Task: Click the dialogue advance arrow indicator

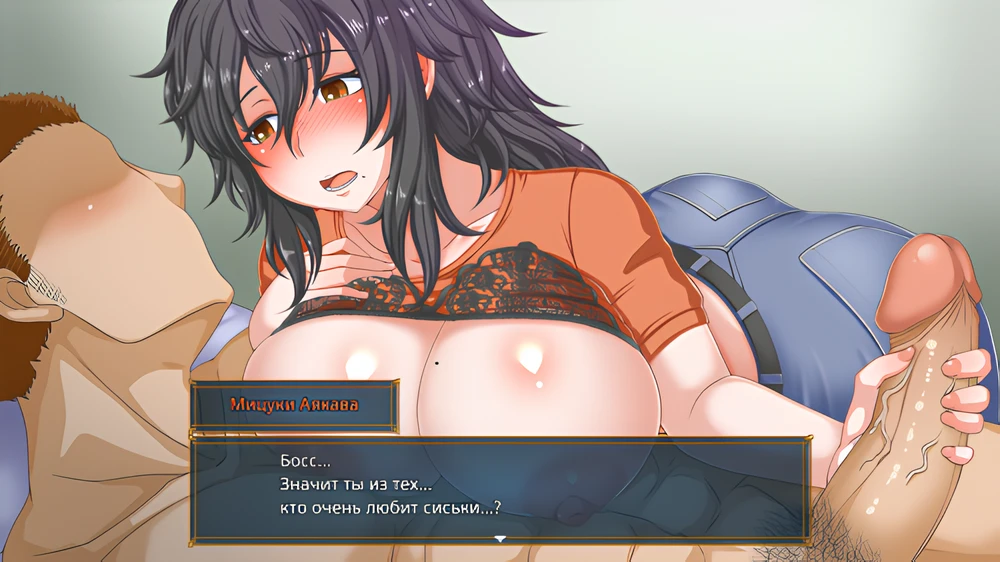Action: click(x=500, y=539)
